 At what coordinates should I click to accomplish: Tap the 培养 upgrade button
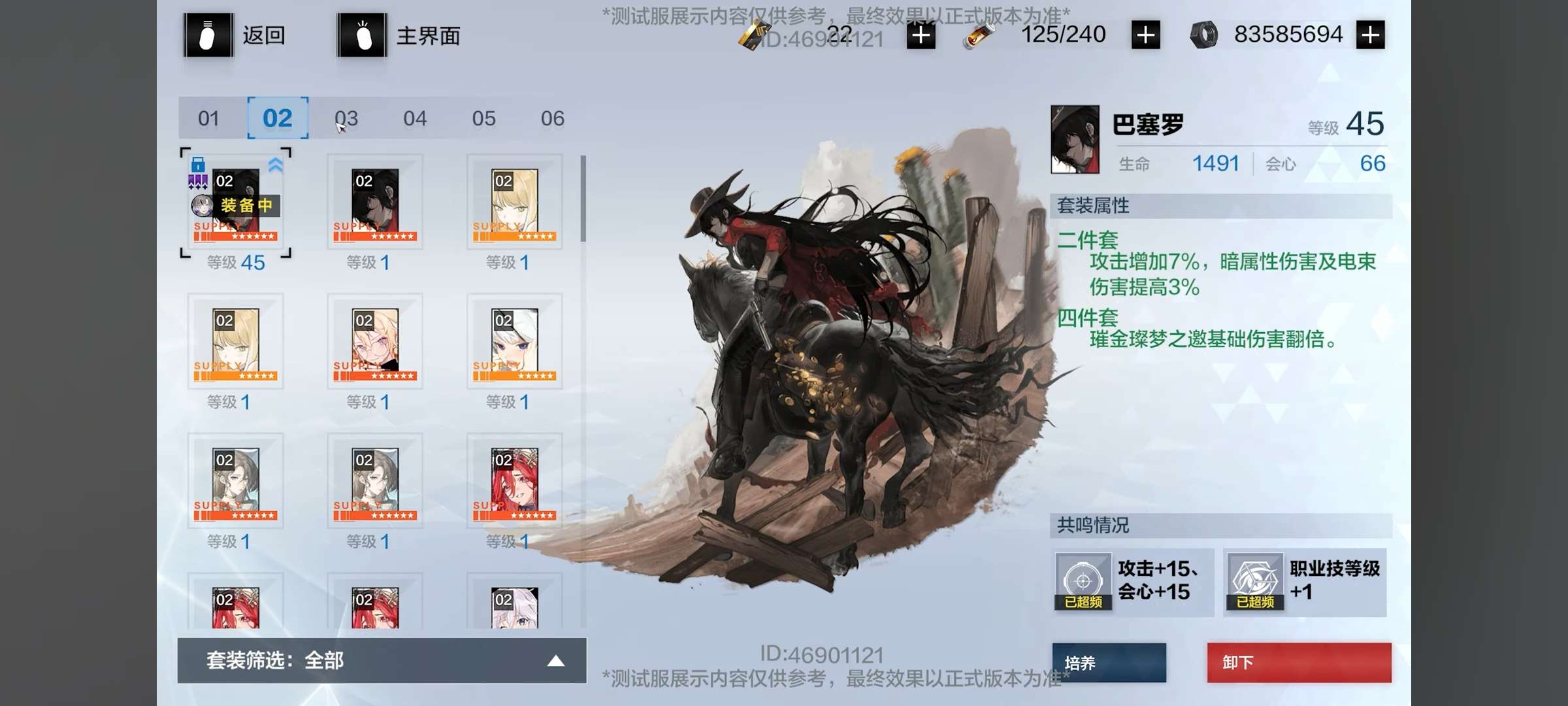click(x=1109, y=663)
